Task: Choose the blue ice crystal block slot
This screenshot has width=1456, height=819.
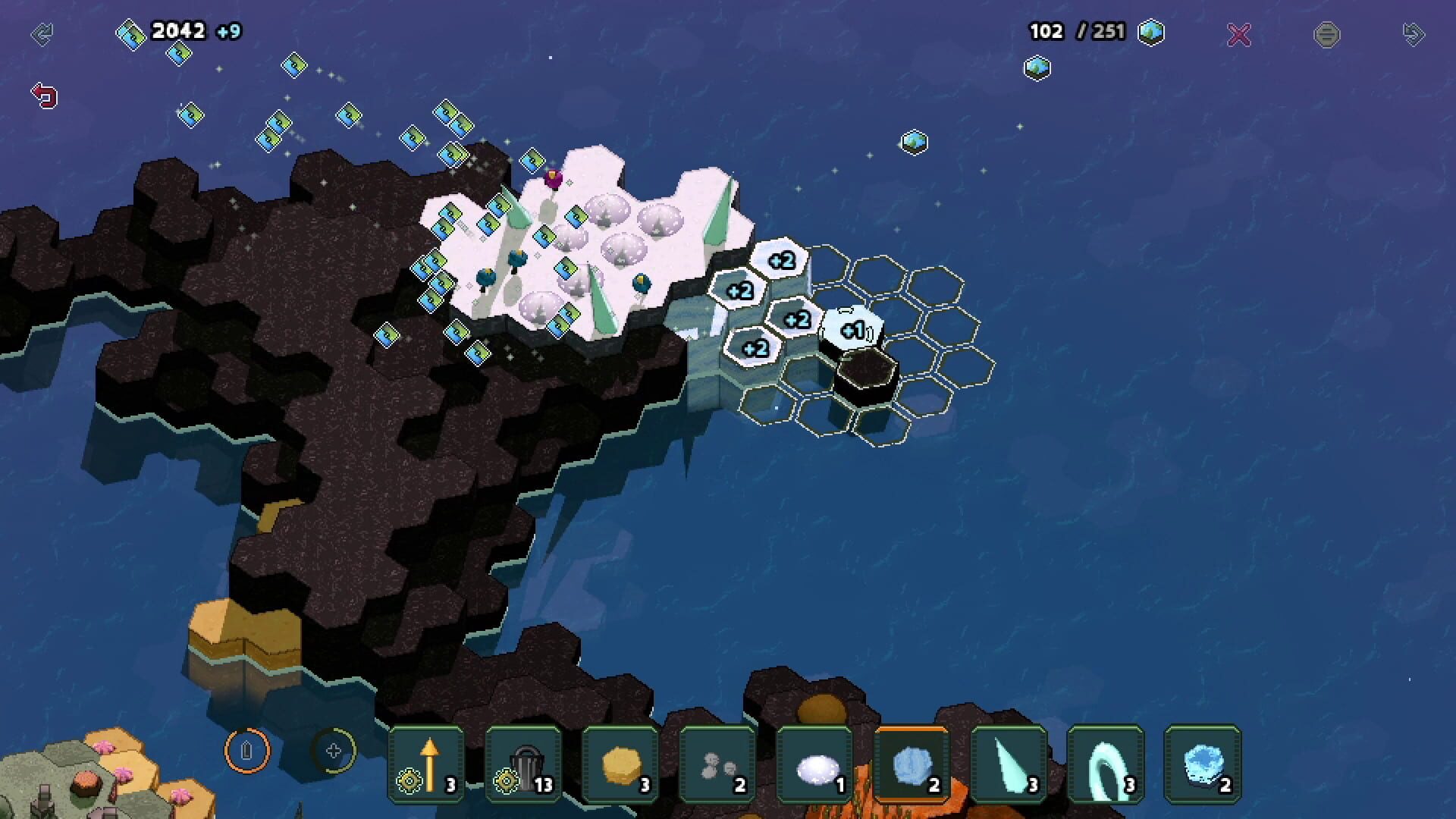Action: [x=1203, y=764]
